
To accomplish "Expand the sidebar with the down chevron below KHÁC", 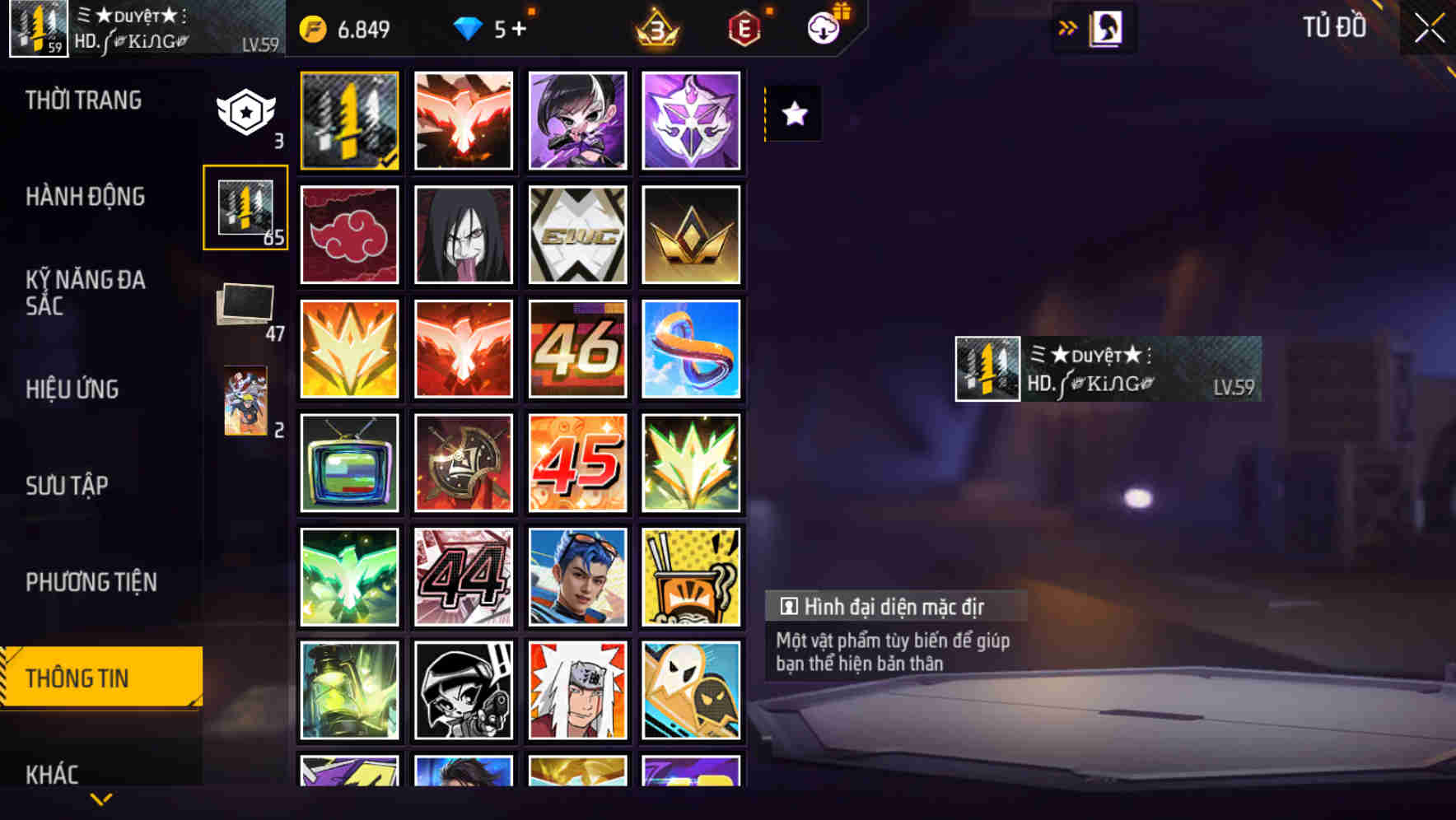I will [x=101, y=797].
